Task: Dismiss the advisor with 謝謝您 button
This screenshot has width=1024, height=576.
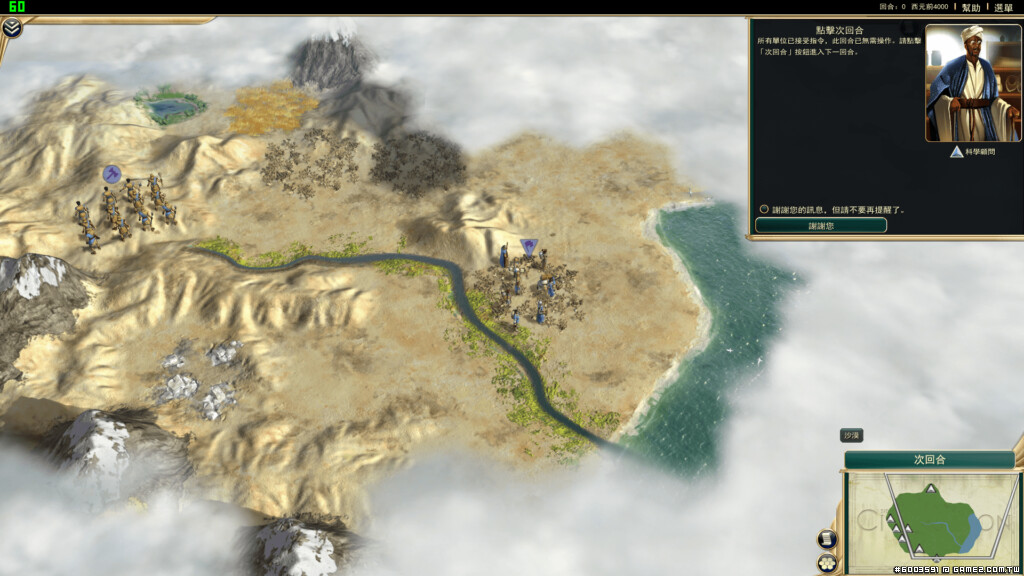Action: 820,226
